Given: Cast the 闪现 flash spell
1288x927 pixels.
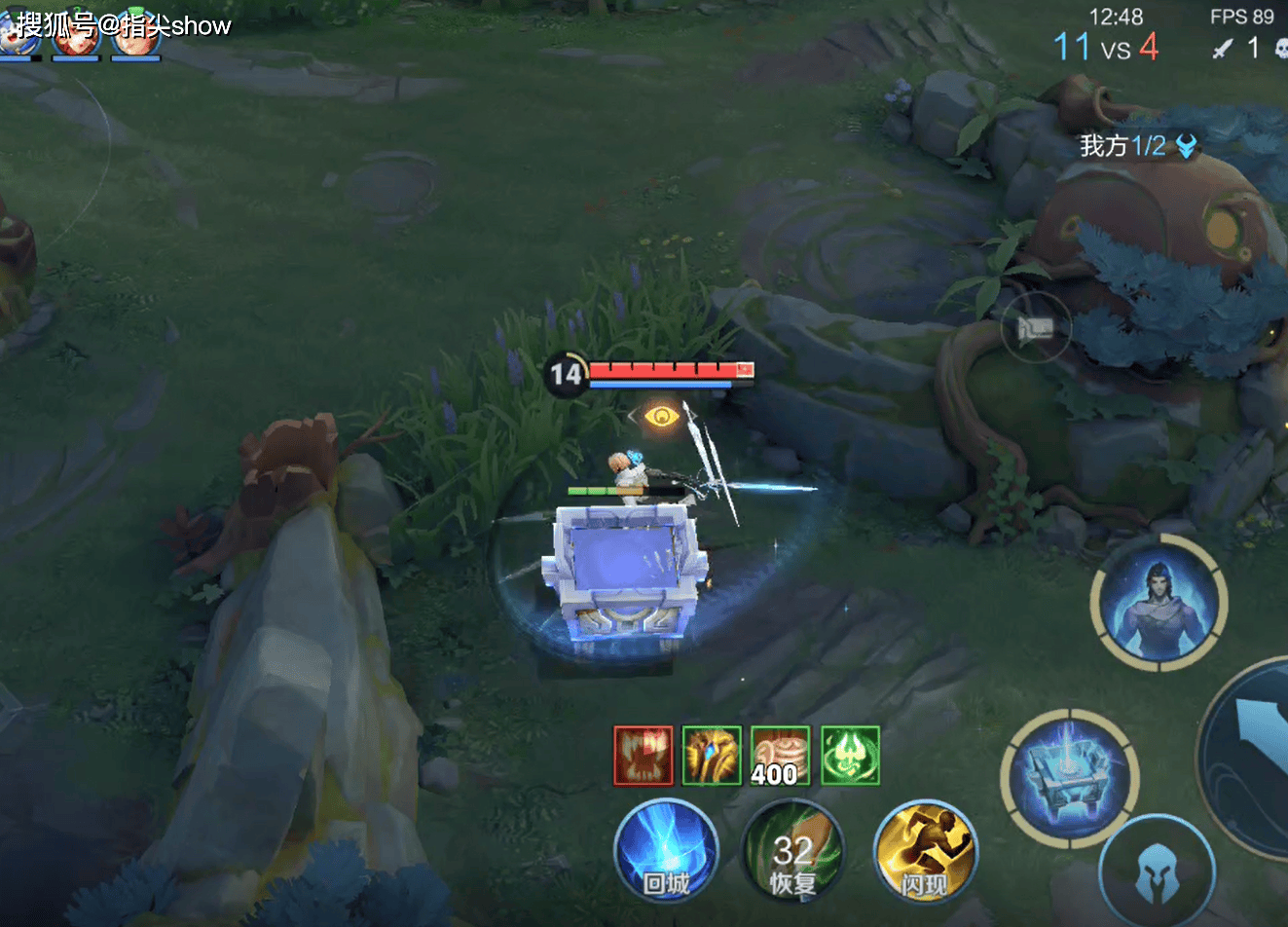Looking at the screenshot, I should (924, 850).
